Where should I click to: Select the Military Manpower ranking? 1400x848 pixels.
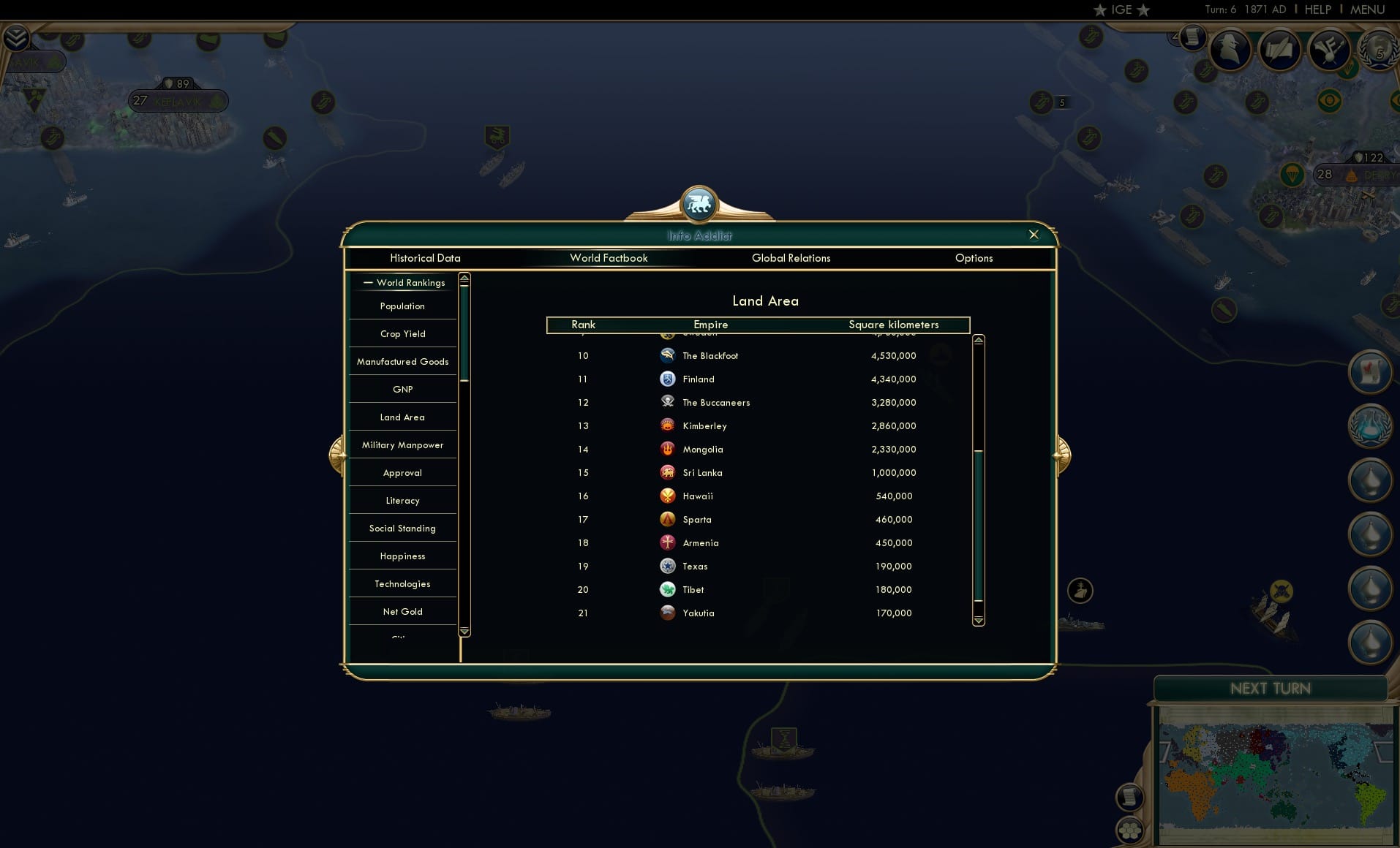tap(402, 444)
